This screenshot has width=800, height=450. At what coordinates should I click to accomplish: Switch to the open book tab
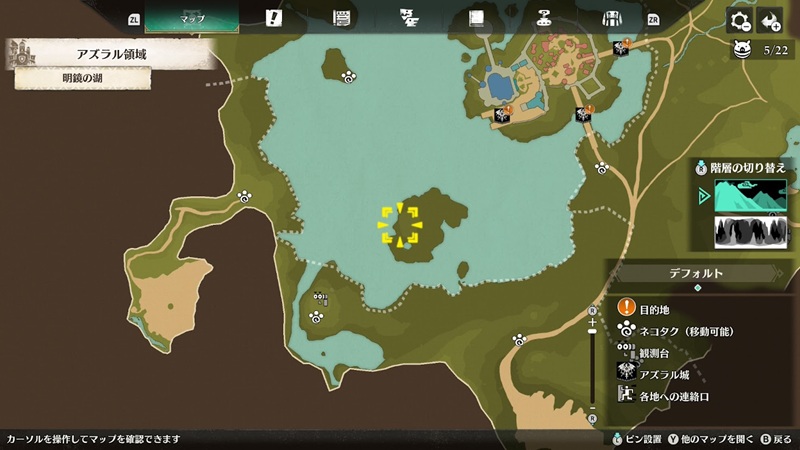coord(476,18)
